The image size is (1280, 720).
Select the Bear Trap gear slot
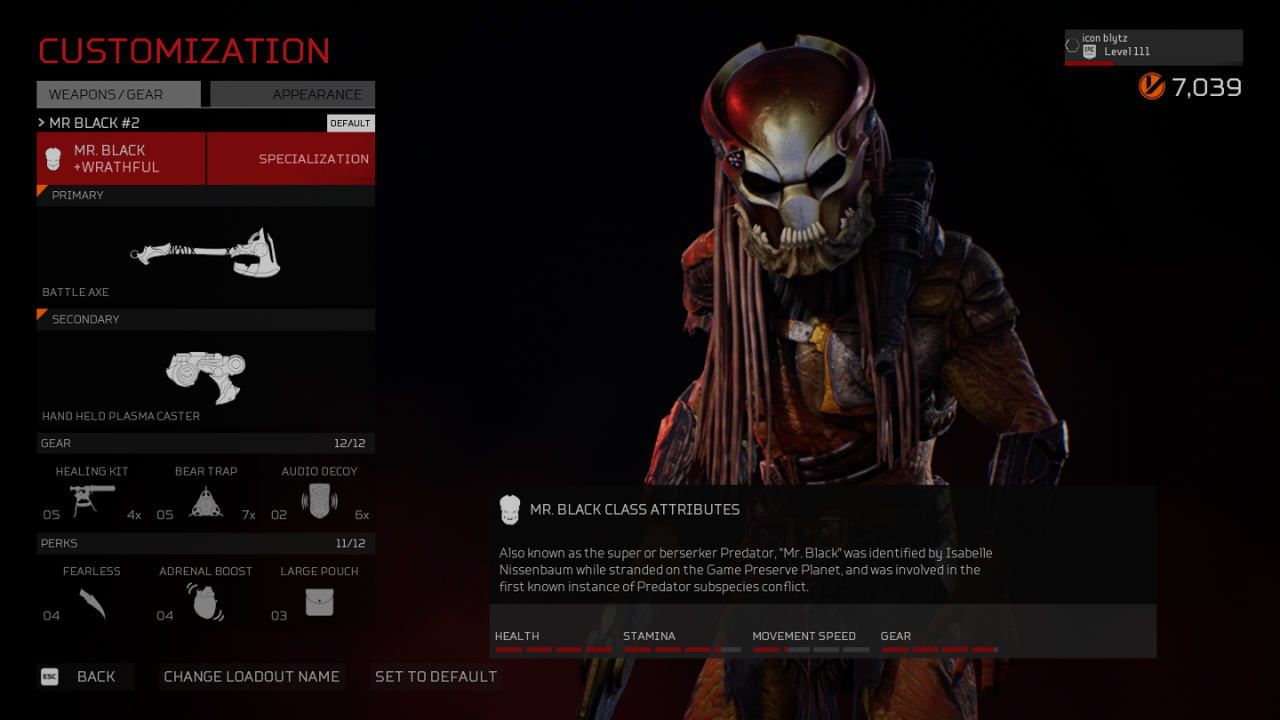point(206,496)
